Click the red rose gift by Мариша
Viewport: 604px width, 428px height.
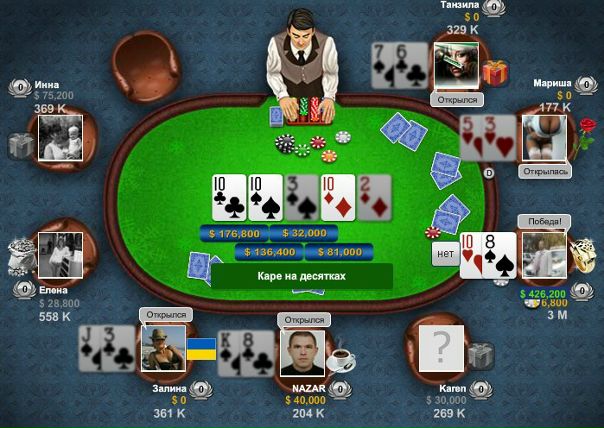[585, 132]
